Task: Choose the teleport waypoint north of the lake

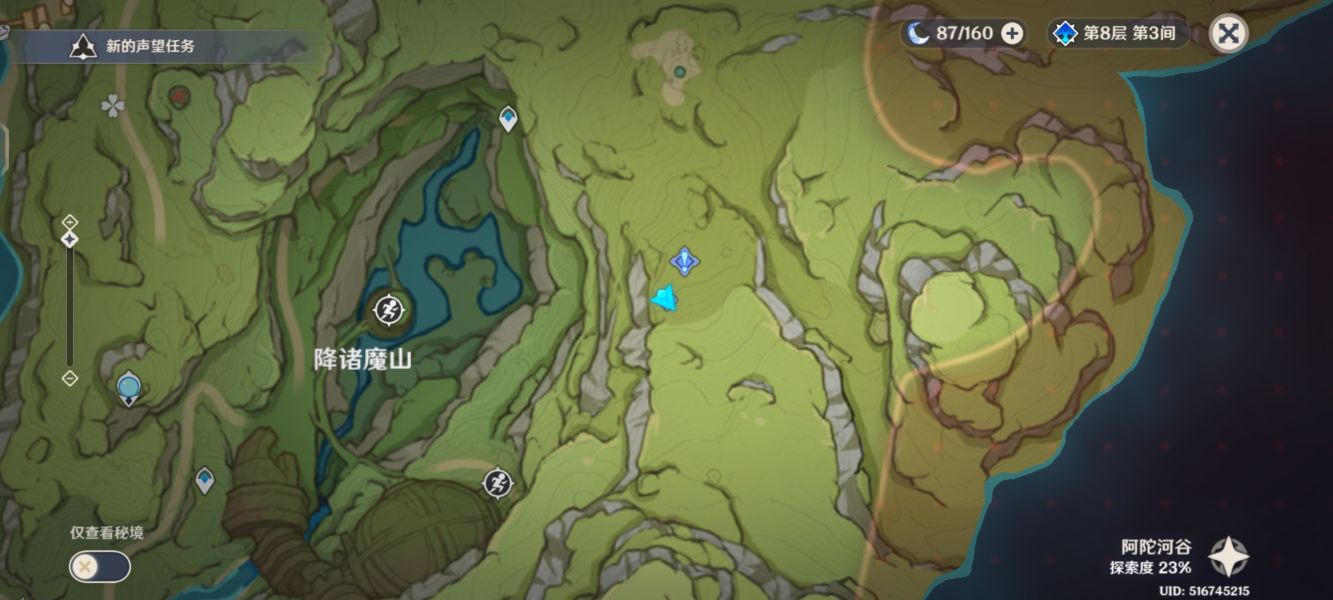Action: [508, 119]
